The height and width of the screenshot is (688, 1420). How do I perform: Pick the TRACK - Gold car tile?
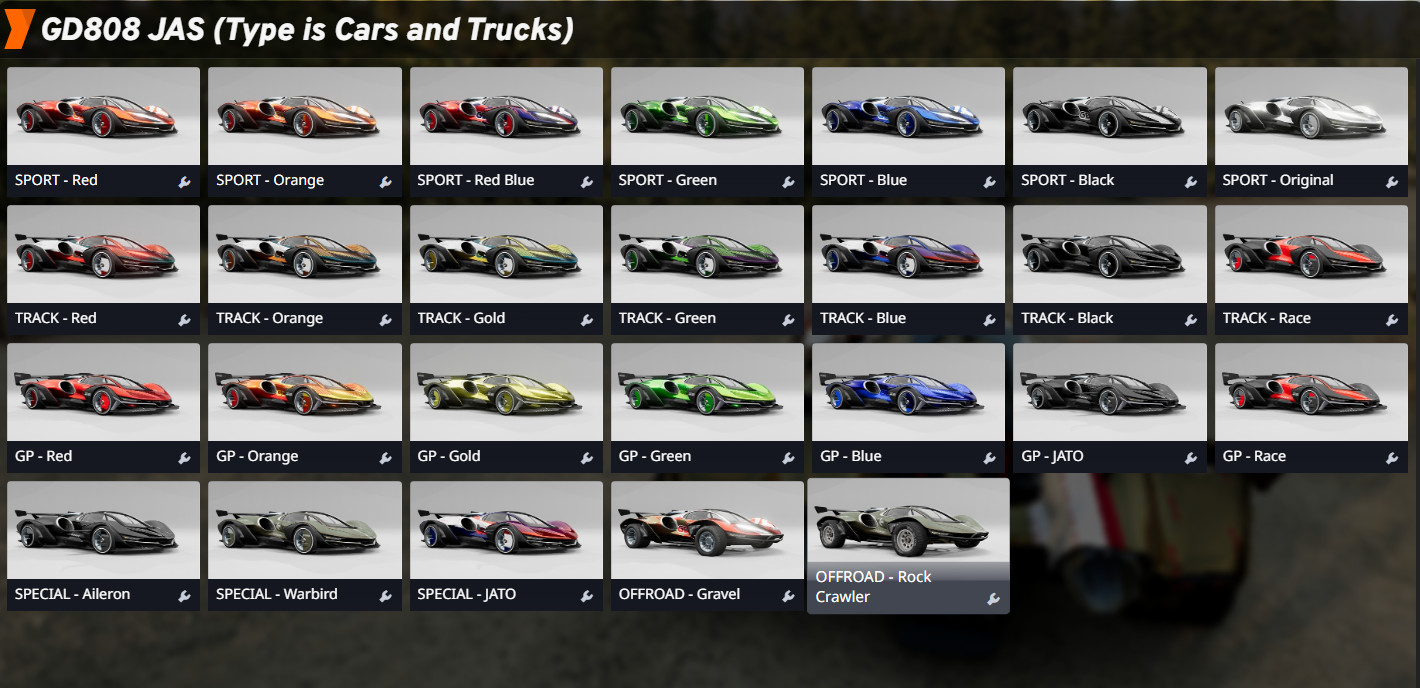tap(506, 256)
